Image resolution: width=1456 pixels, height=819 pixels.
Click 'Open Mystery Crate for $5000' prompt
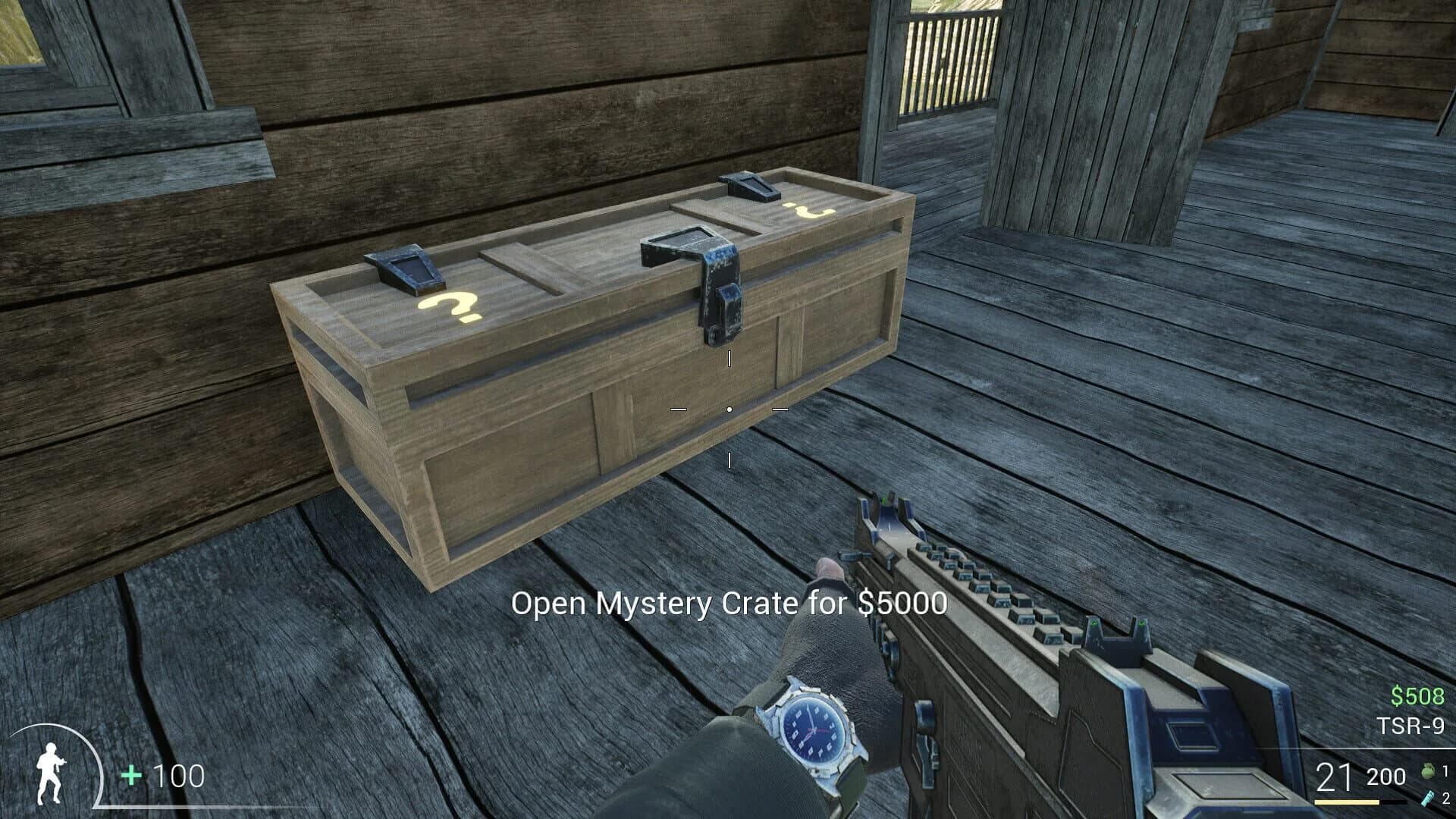[730, 604]
